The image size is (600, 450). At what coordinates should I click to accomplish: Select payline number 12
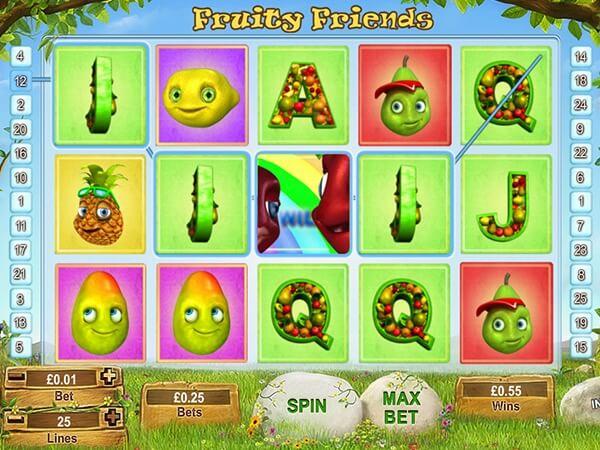pyautogui.click(x=20, y=79)
